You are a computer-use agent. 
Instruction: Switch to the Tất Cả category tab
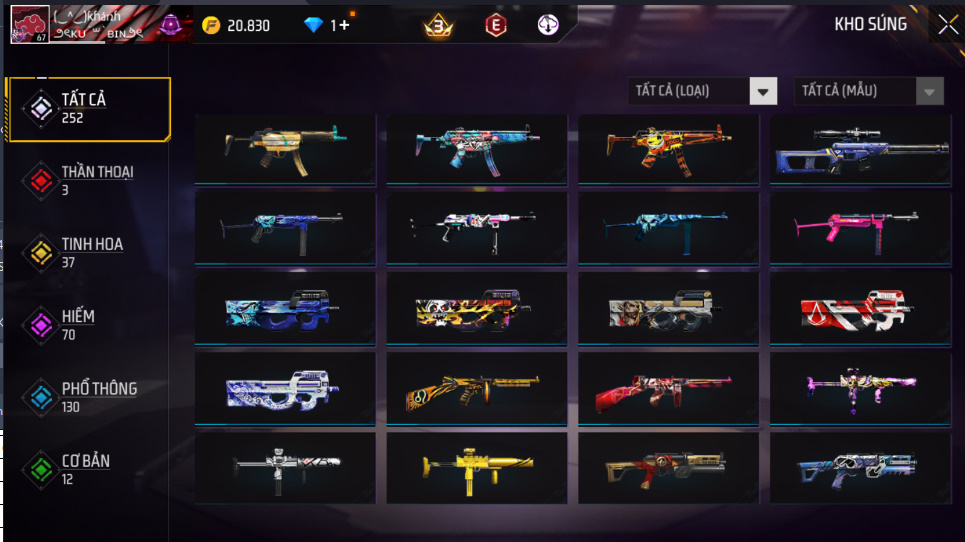click(88, 108)
